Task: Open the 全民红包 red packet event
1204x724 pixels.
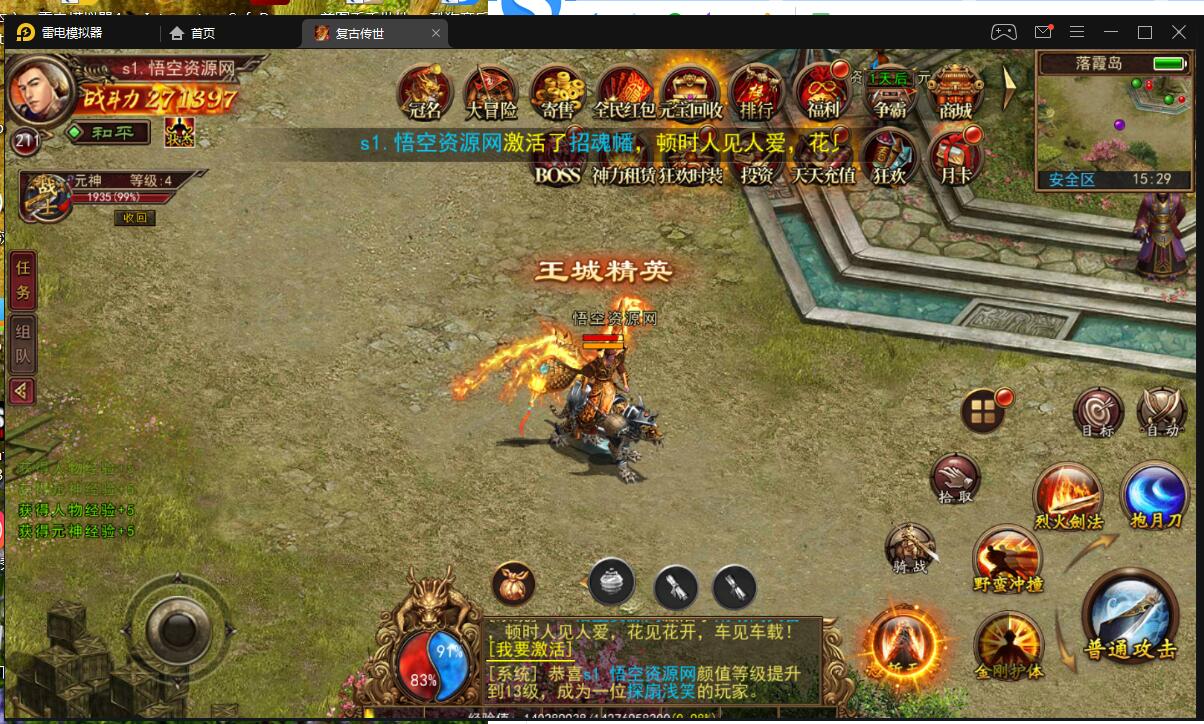Action: (624, 92)
